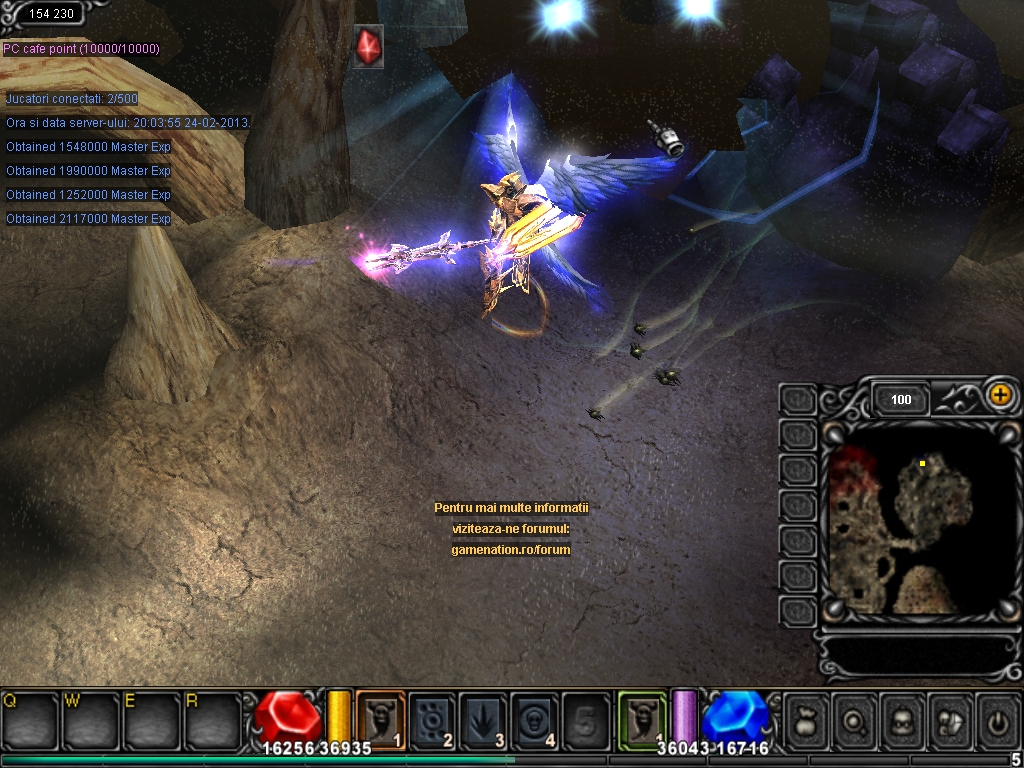This screenshot has width=1024, height=768.
Task: Click the gold plus button above minimap
Action: pos(999,395)
